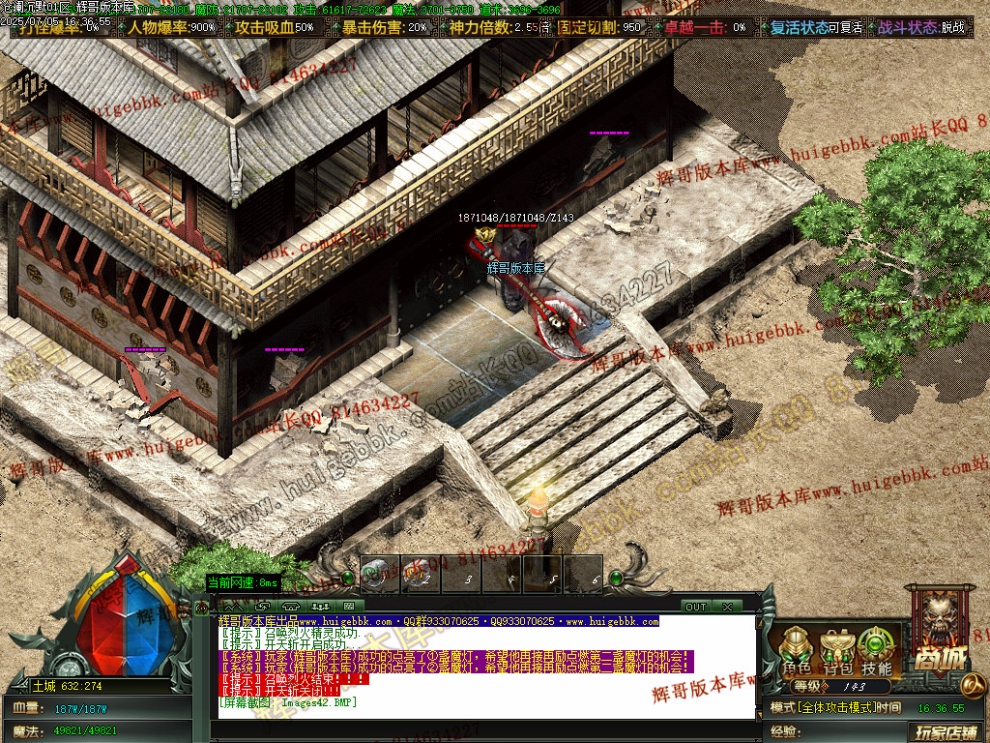Click the OUT button above chat
This screenshot has height=743, width=990.
pos(696,607)
